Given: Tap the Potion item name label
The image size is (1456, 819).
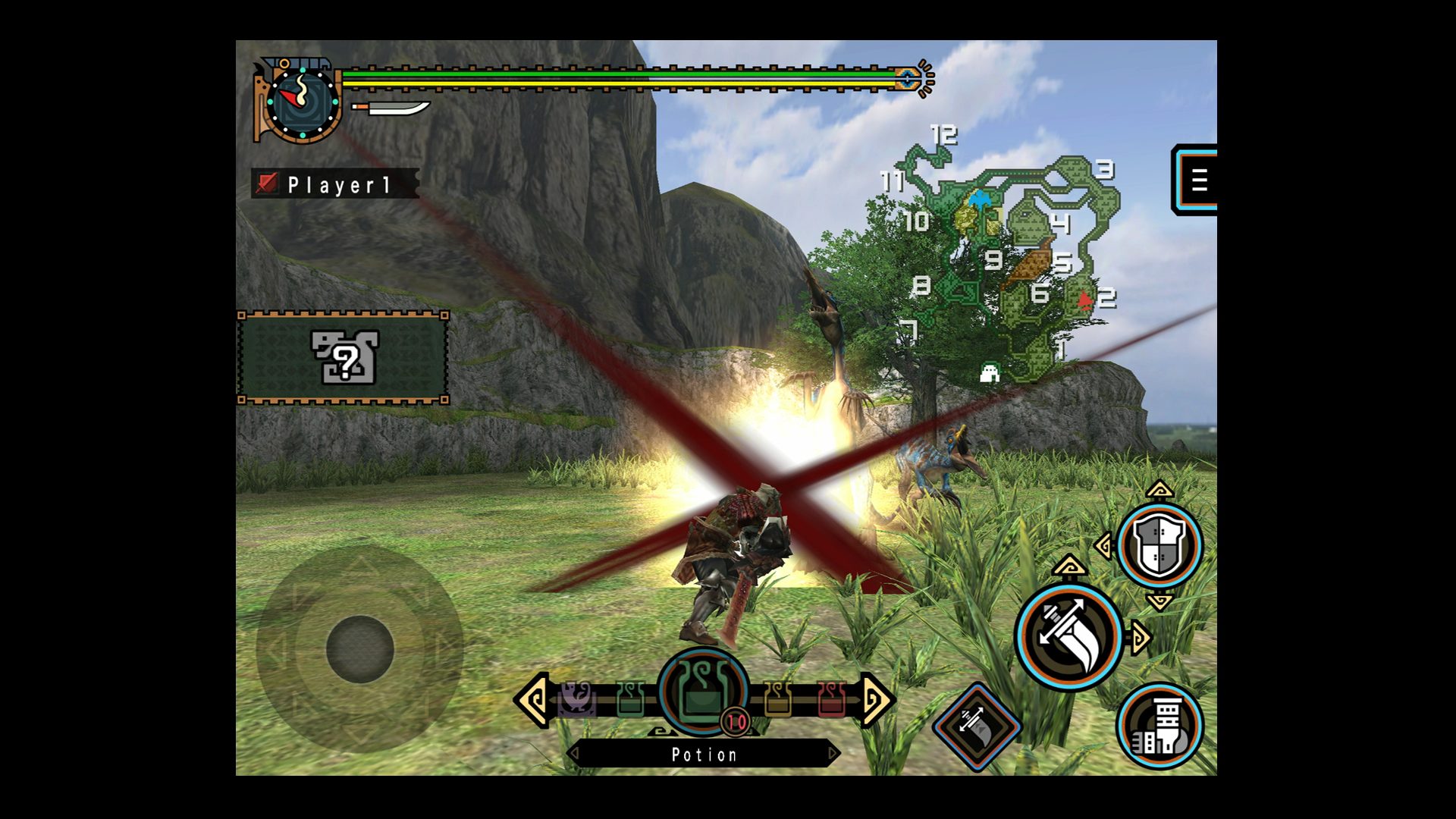Looking at the screenshot, I should (x=704, y=755).
